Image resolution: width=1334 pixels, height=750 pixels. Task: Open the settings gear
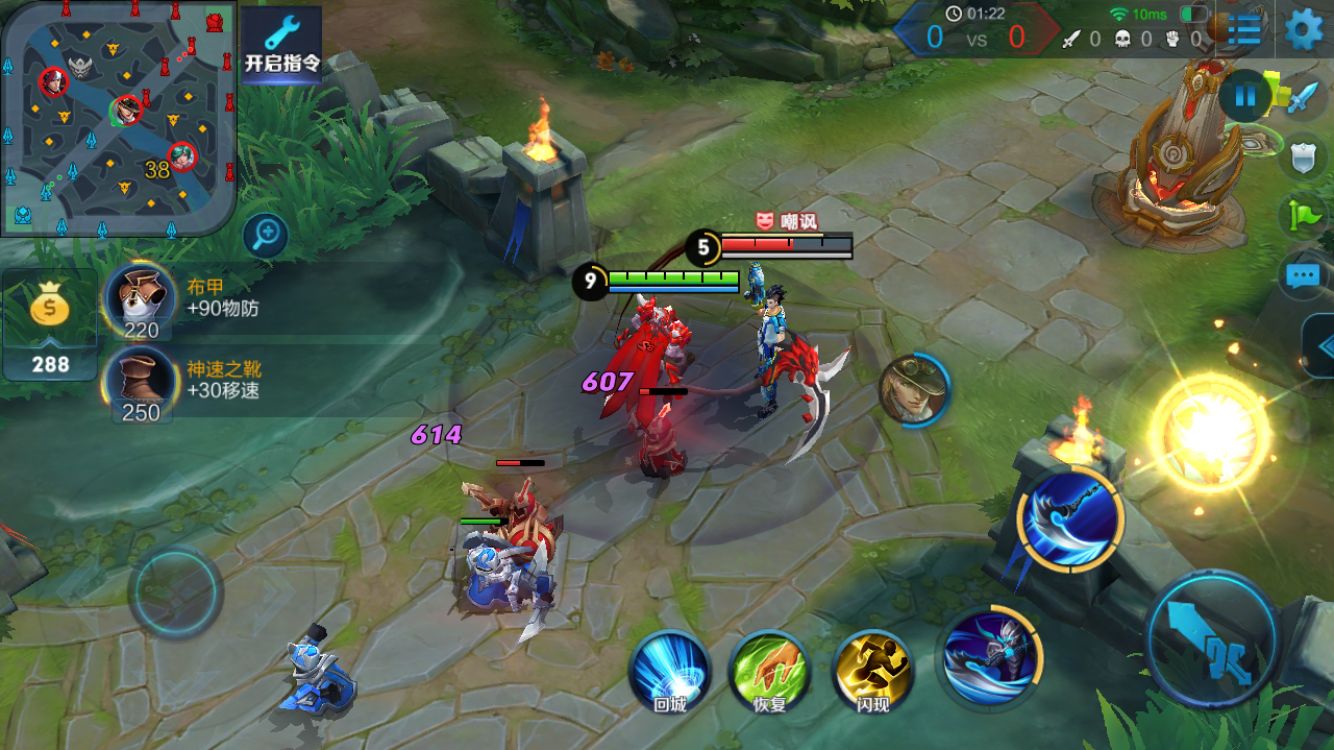point(1303,29)
